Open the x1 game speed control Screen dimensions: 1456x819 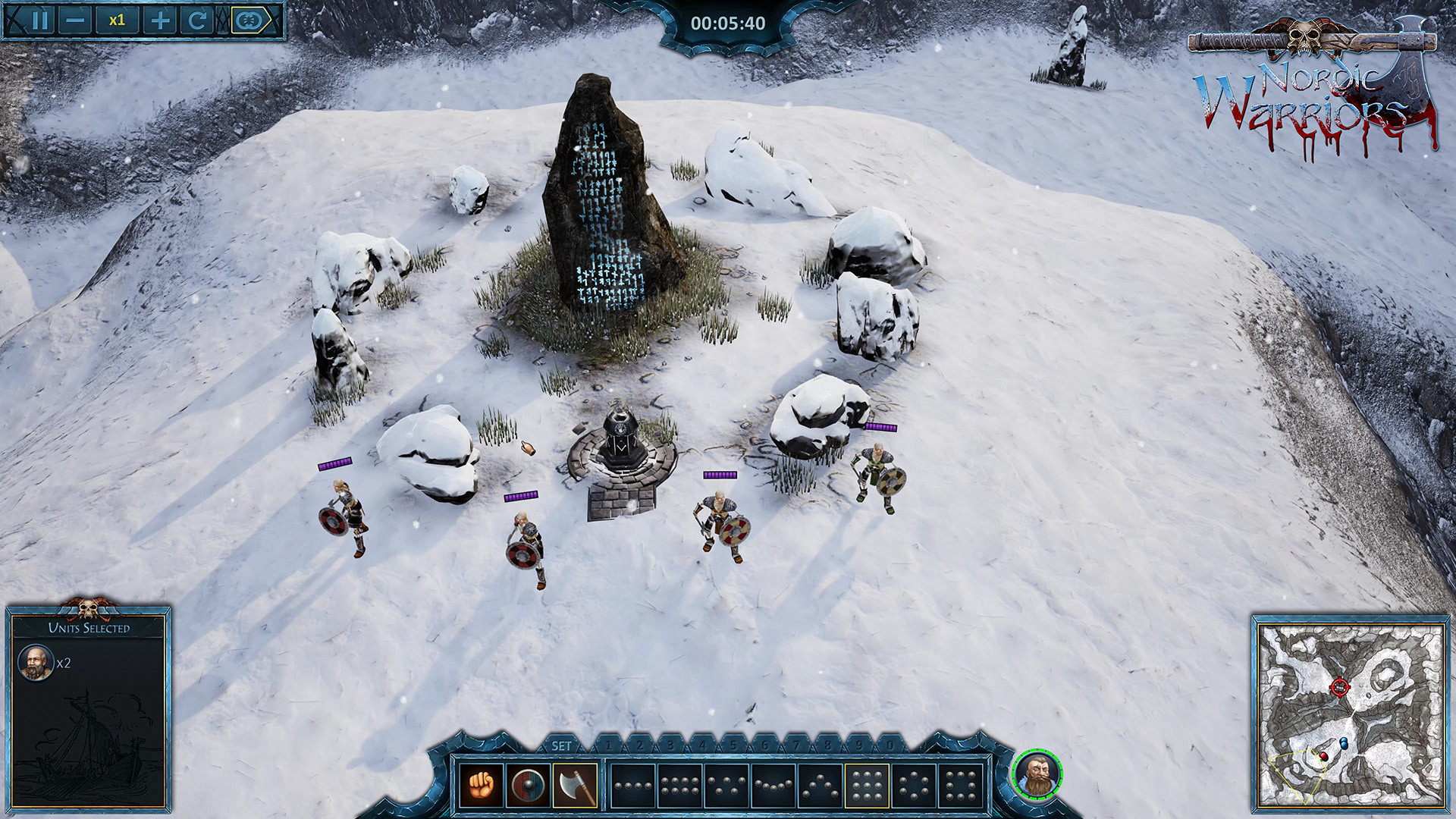[x=118, y=19]
